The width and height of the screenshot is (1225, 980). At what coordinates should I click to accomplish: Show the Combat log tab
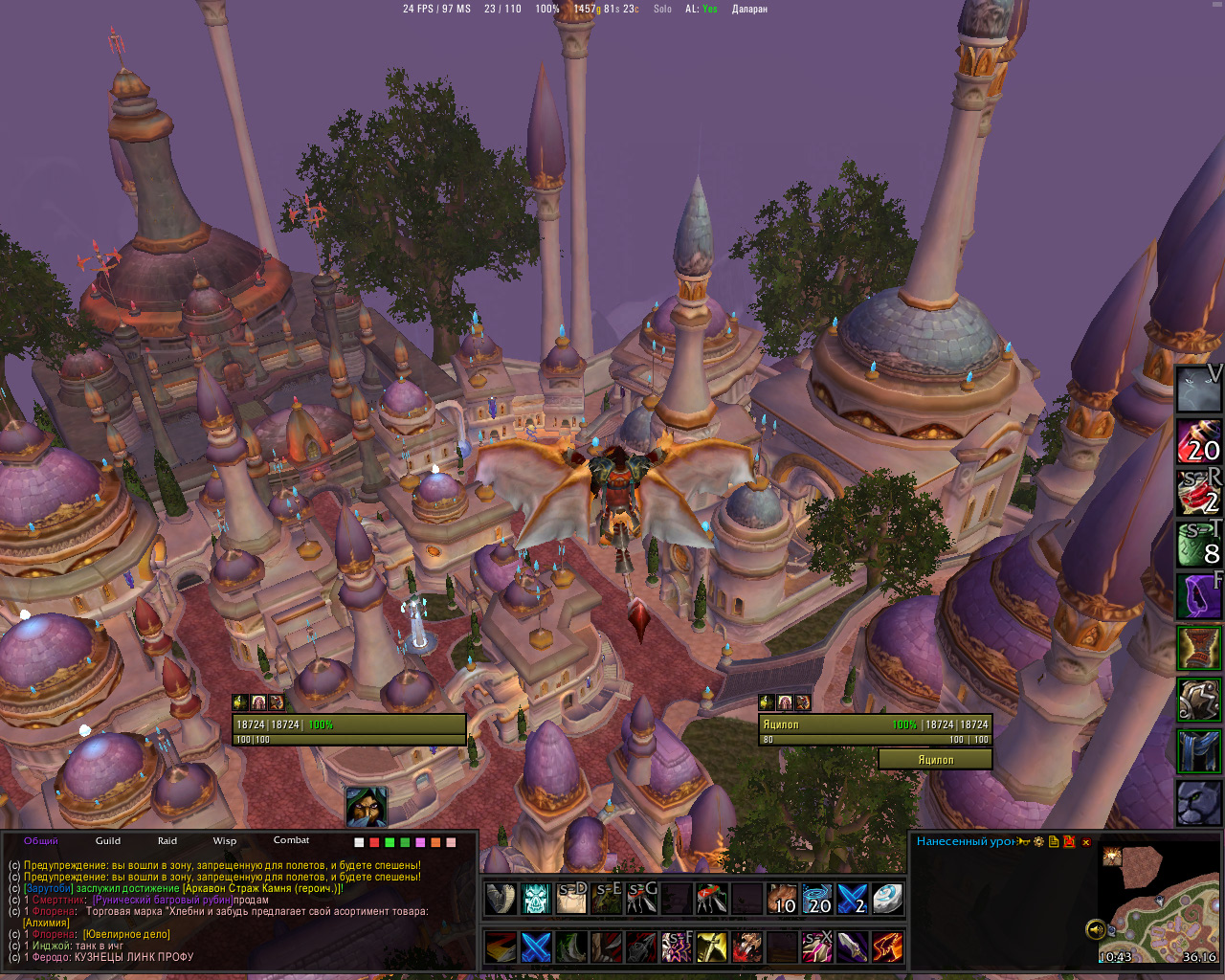click(291, 840)
